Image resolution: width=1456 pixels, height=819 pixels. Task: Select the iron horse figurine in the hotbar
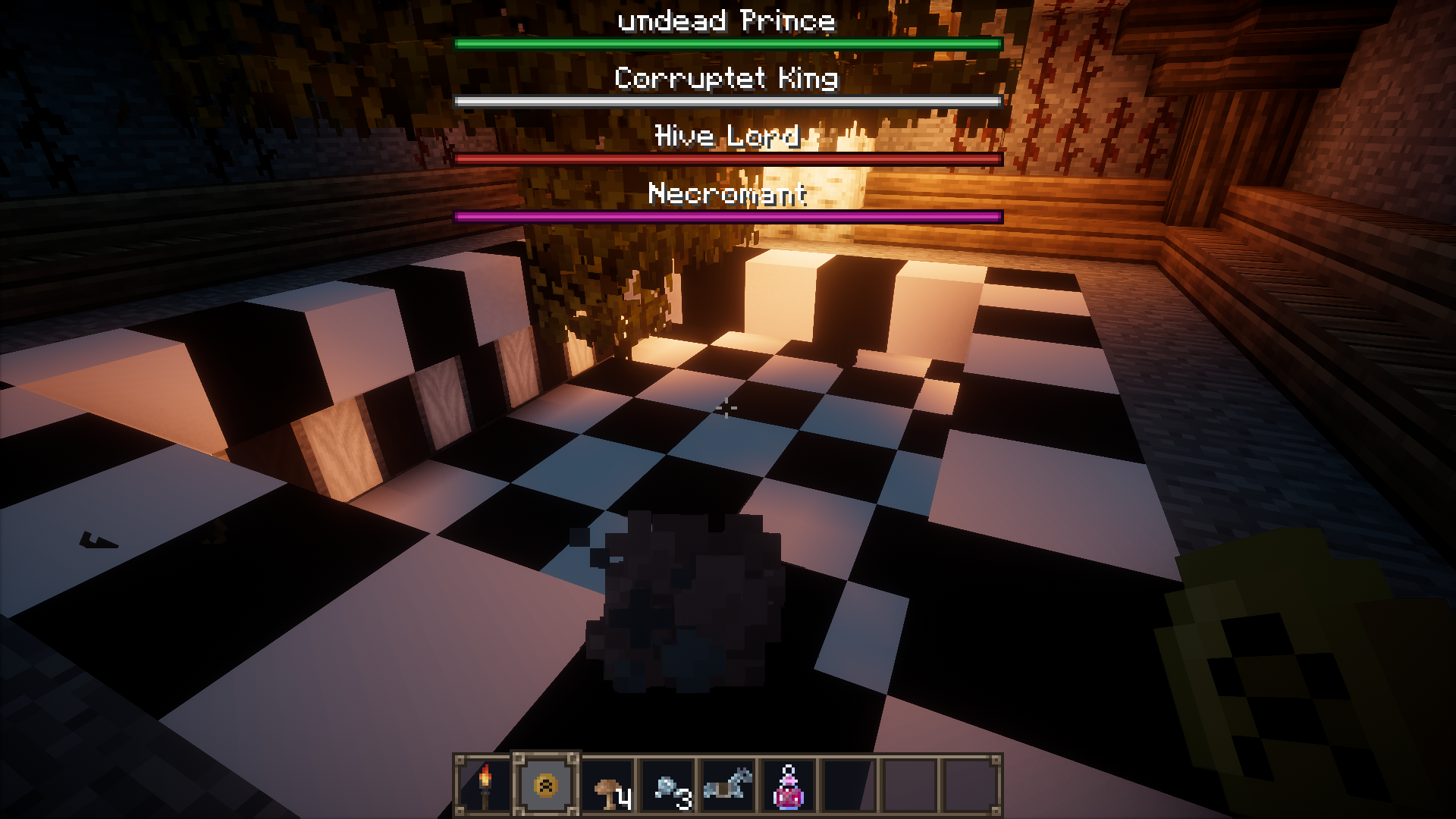(x=726, y=785)
